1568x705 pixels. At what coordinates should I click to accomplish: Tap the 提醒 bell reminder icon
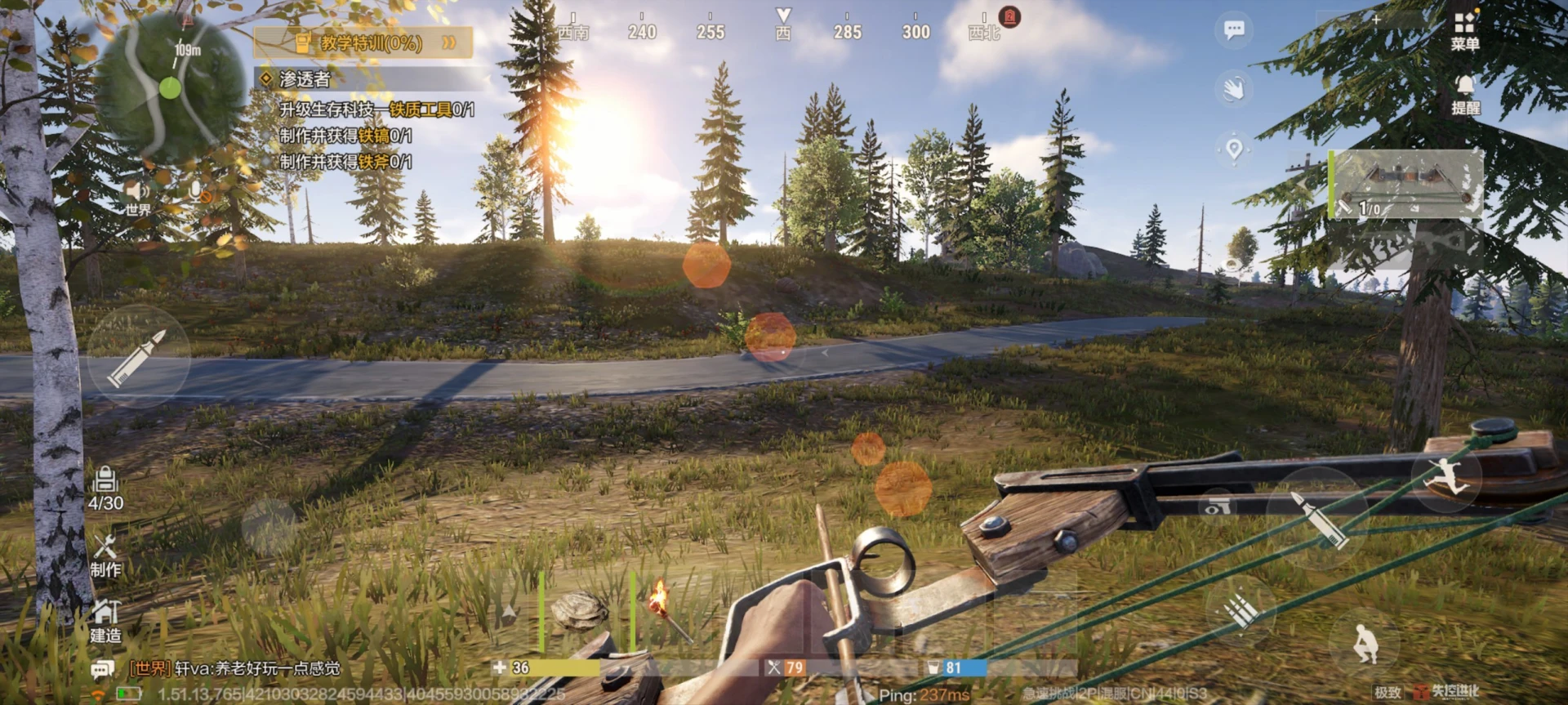pos(1465,93)
